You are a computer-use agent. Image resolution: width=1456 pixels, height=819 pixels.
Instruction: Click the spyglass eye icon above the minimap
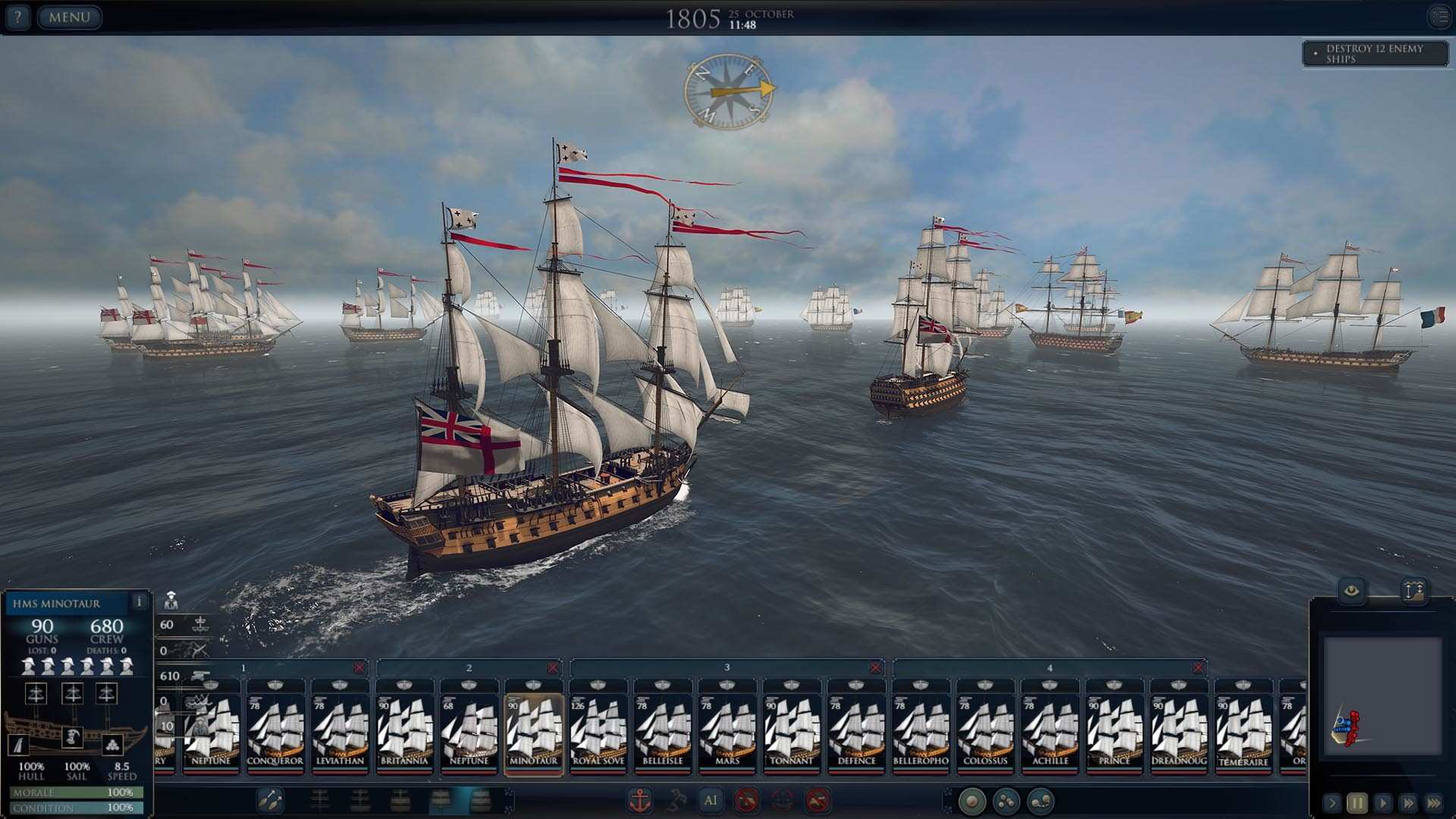[x=1352, y=591]
